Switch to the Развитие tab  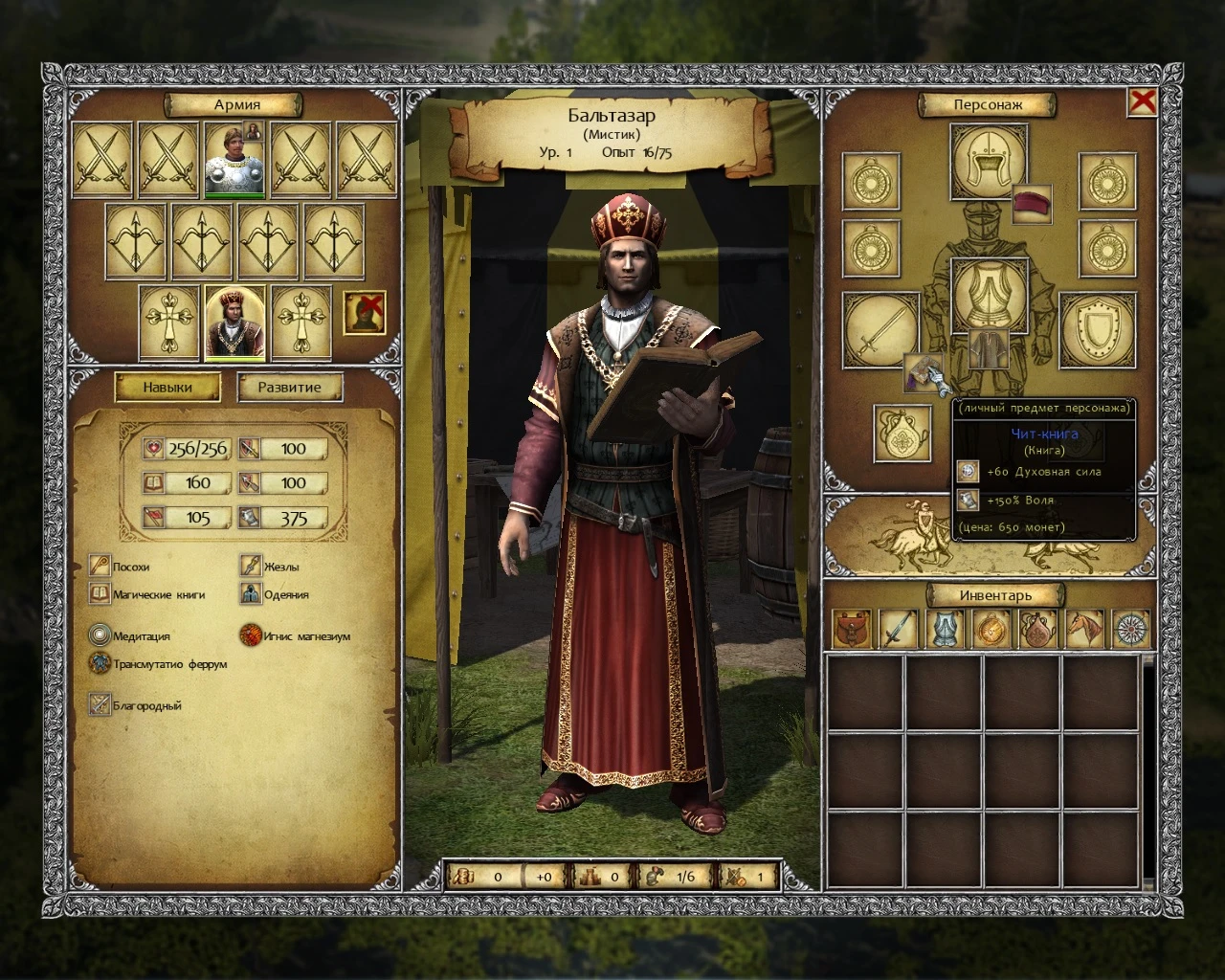pos(289,387)
